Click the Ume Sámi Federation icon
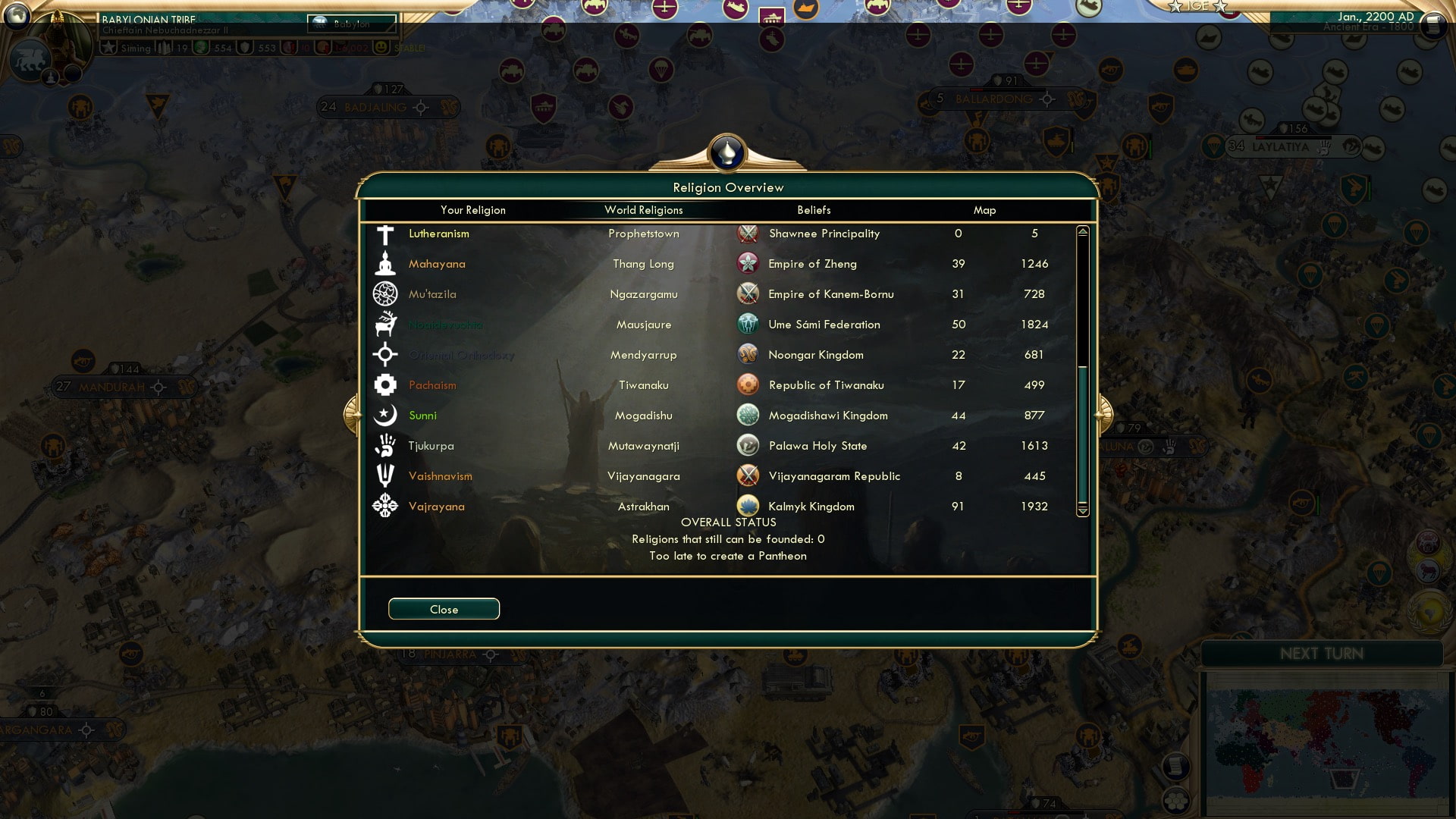 tap(748, 324)
